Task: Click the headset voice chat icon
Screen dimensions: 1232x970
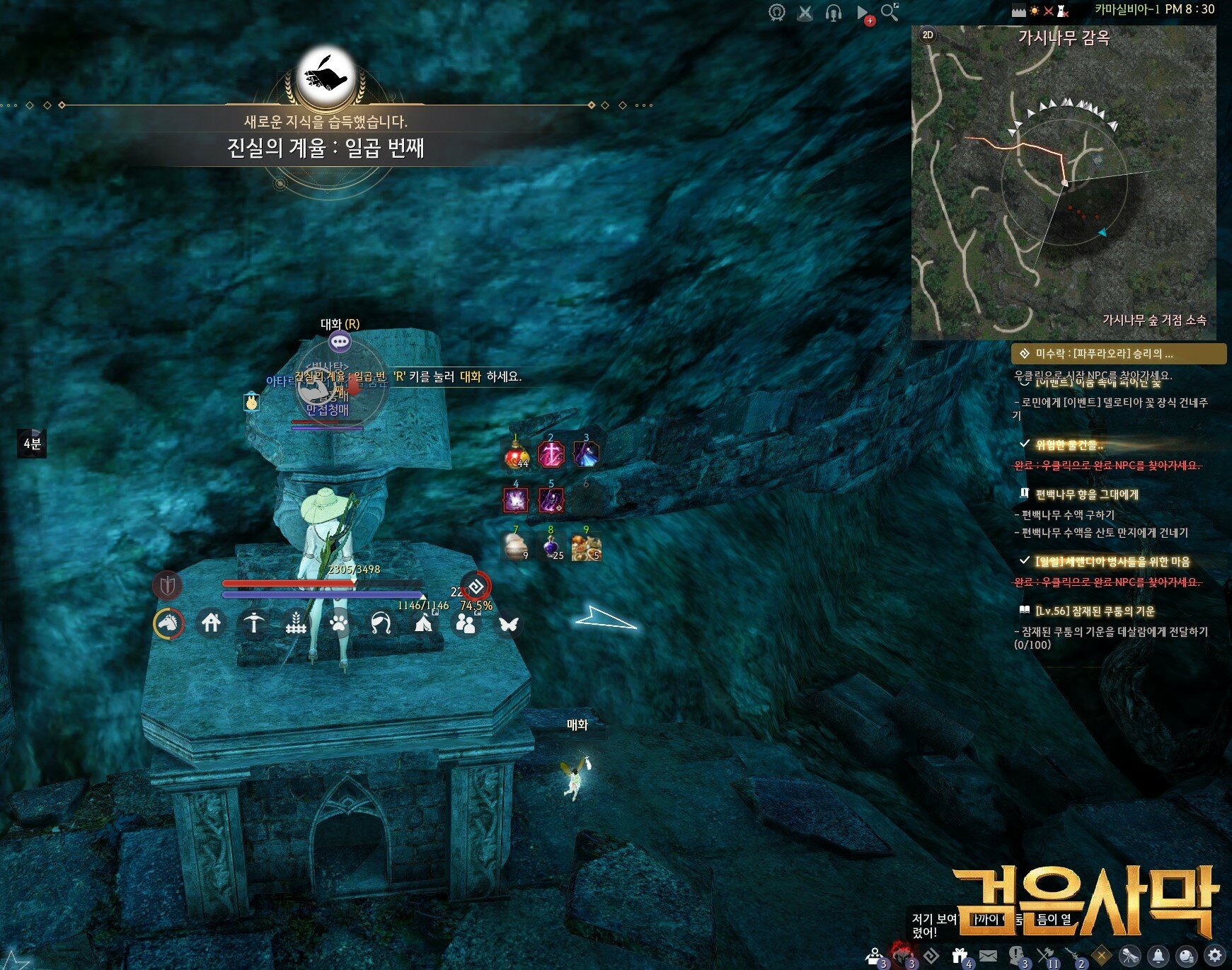Action: coord(834,13)
